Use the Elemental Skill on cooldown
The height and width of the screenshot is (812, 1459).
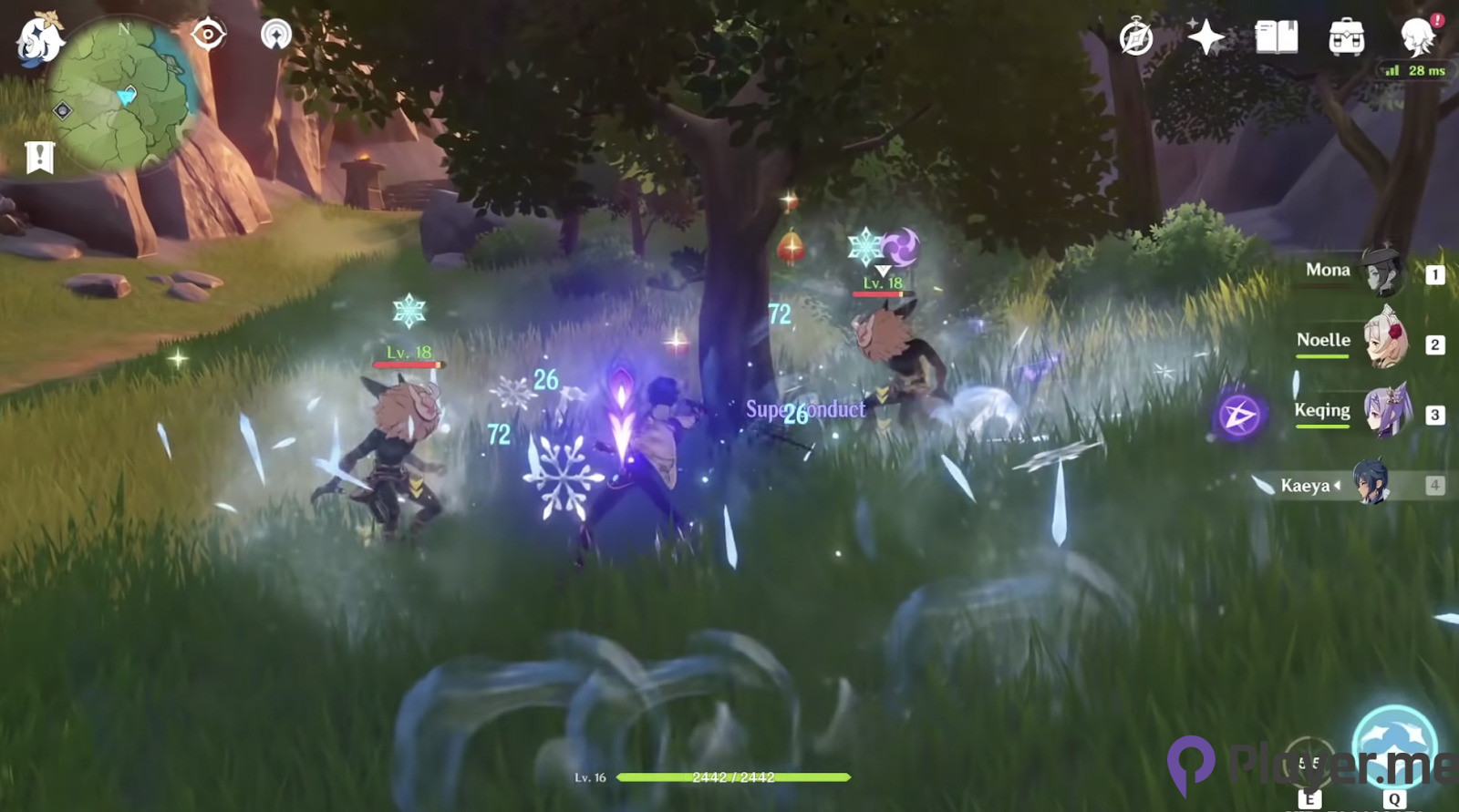(x=1309, y=764)
